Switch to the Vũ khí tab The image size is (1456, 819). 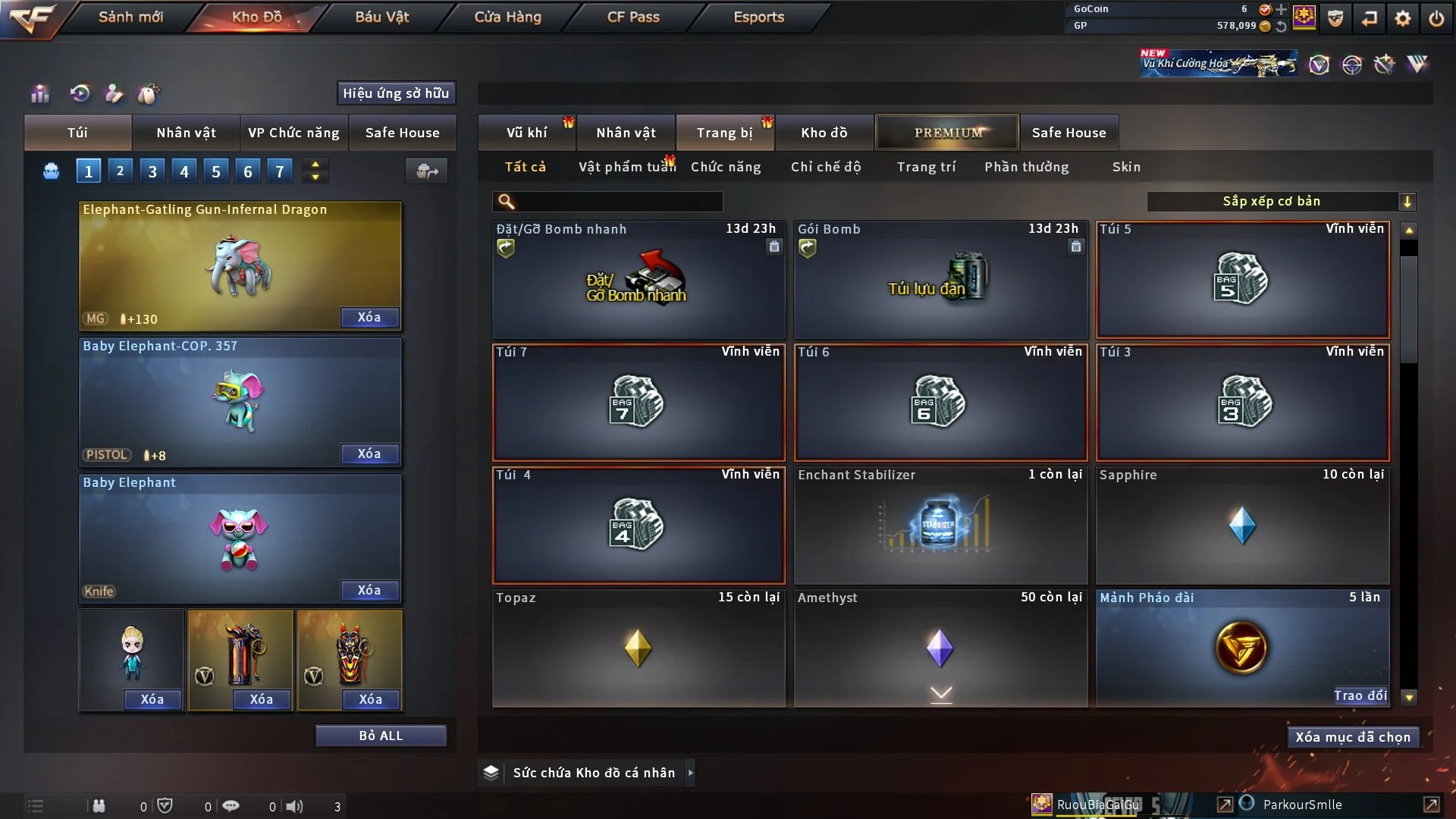point(526,133)
